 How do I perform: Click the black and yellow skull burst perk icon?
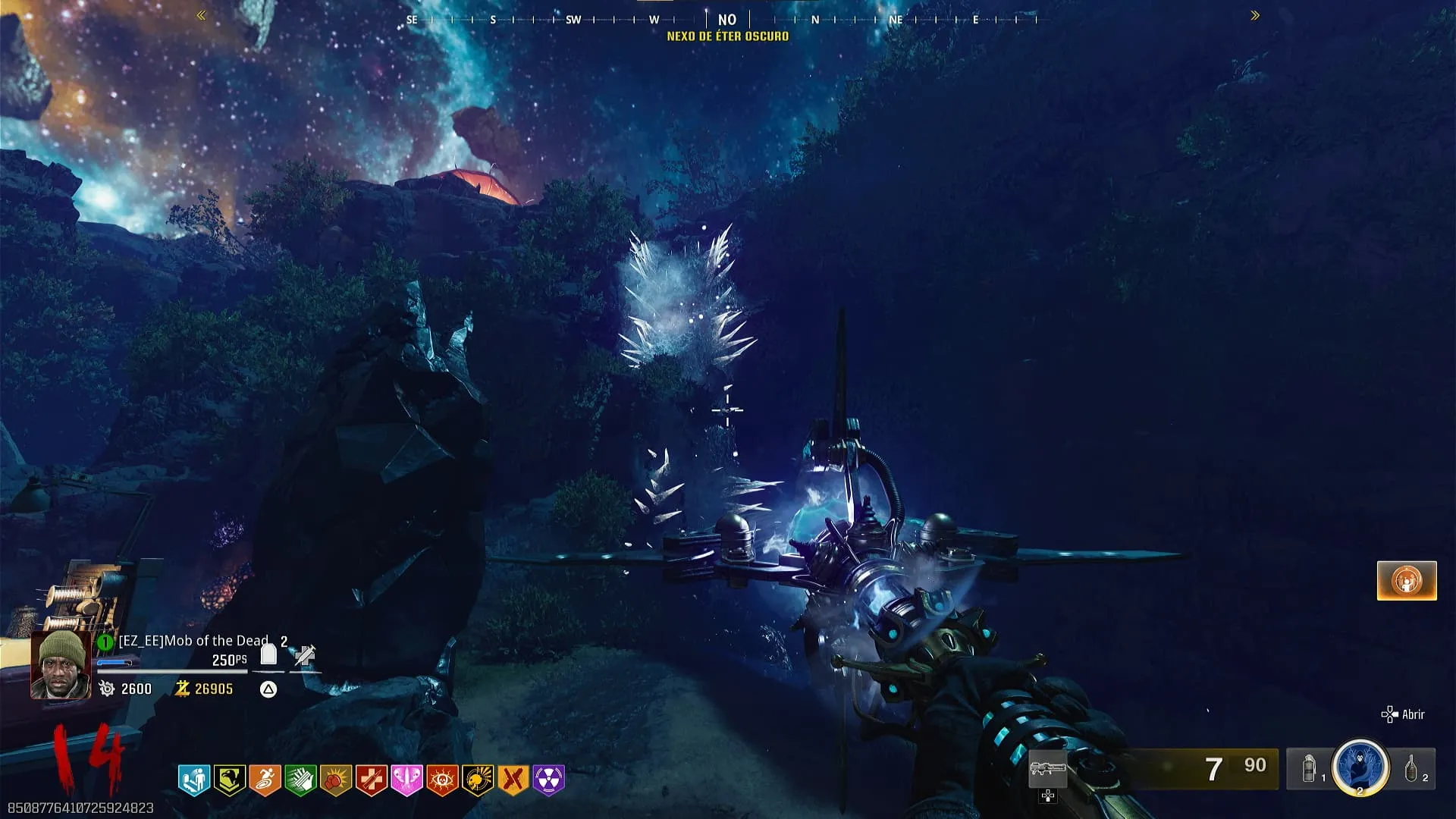pos(478,780)
